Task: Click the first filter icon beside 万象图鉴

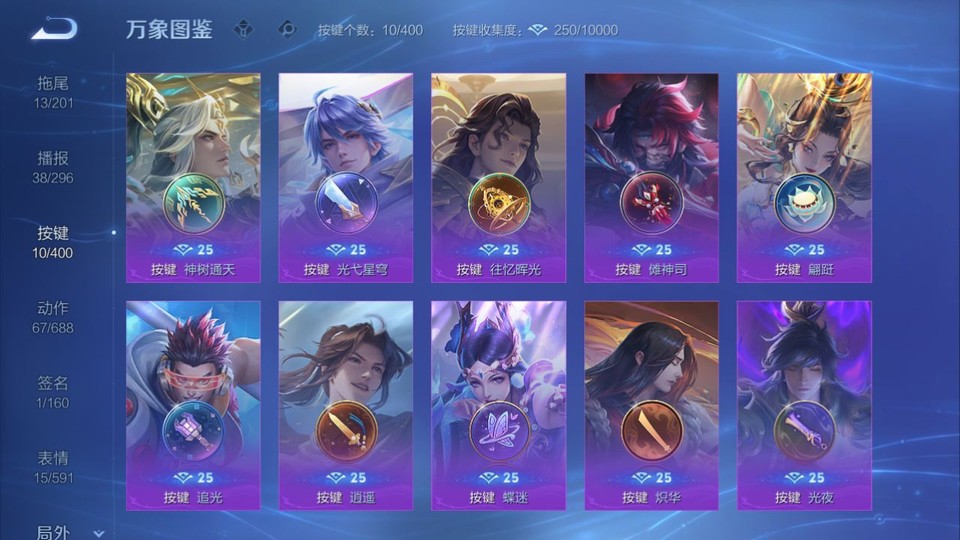Action: pyautogui.click(x=243, y=29)
